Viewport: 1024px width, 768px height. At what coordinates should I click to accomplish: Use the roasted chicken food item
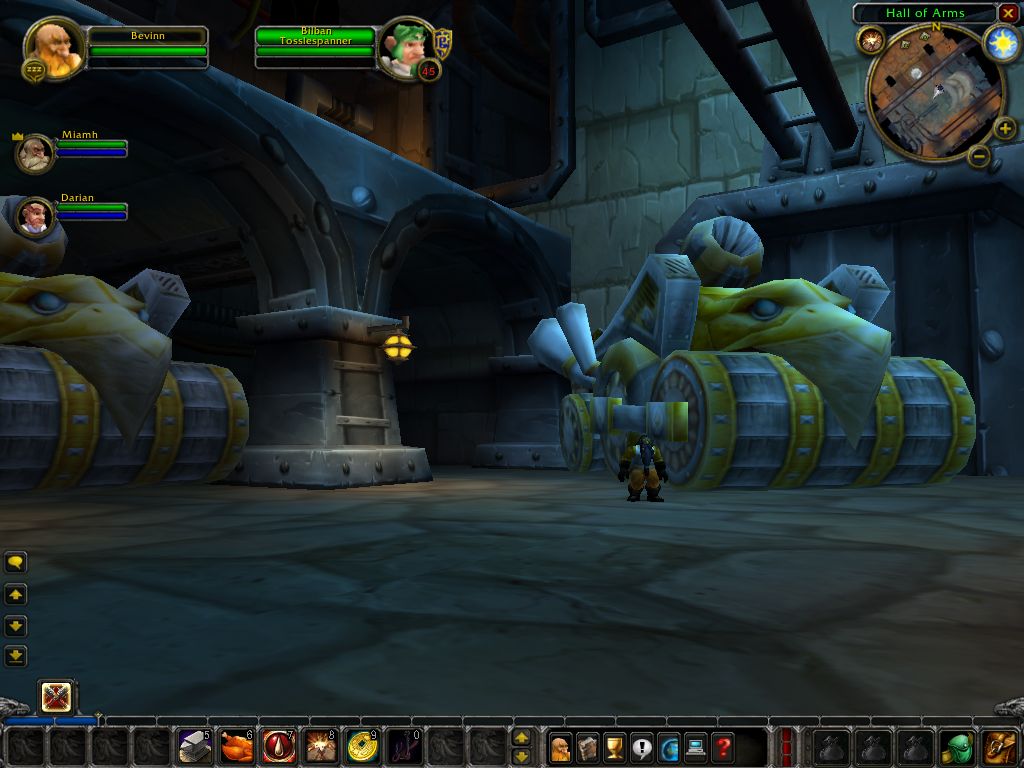click(x=237, y=746)
